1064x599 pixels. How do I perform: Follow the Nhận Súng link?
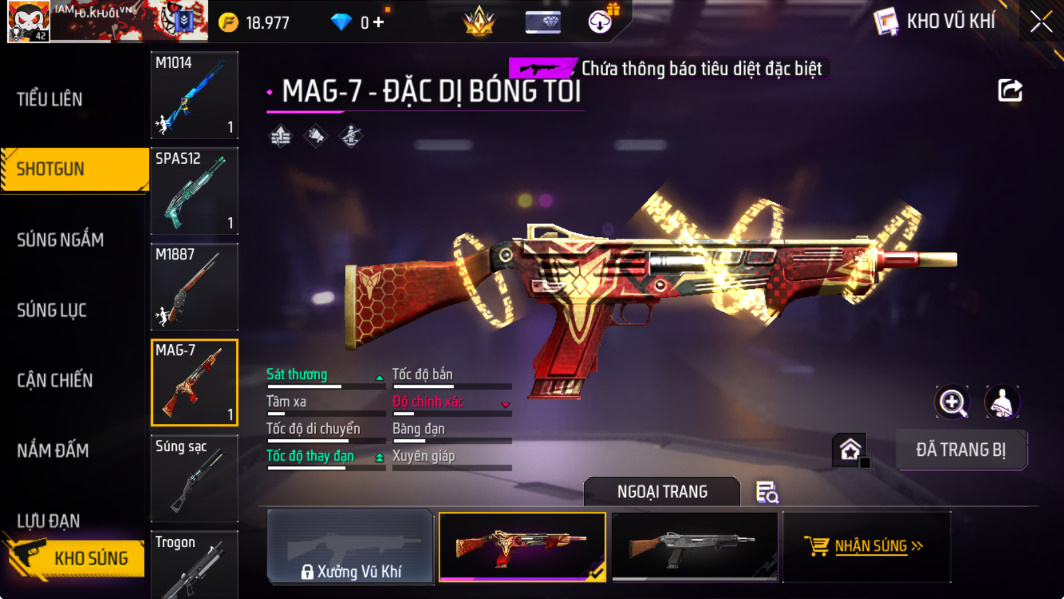click(x=866, y=546)
